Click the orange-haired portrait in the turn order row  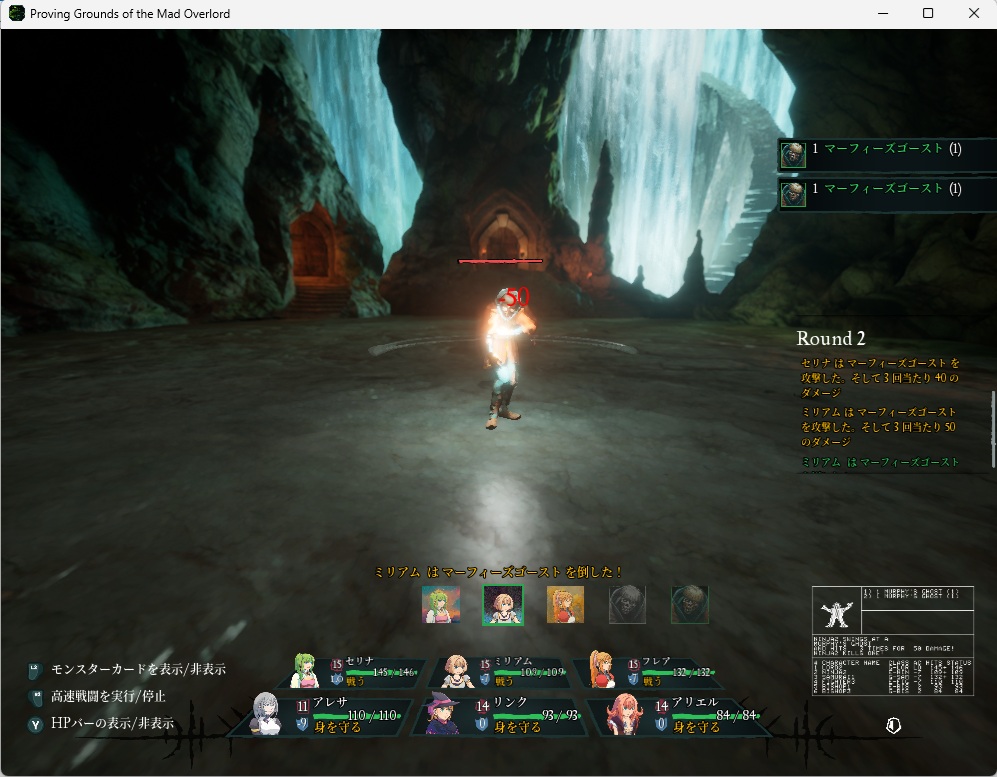(565, 604)
